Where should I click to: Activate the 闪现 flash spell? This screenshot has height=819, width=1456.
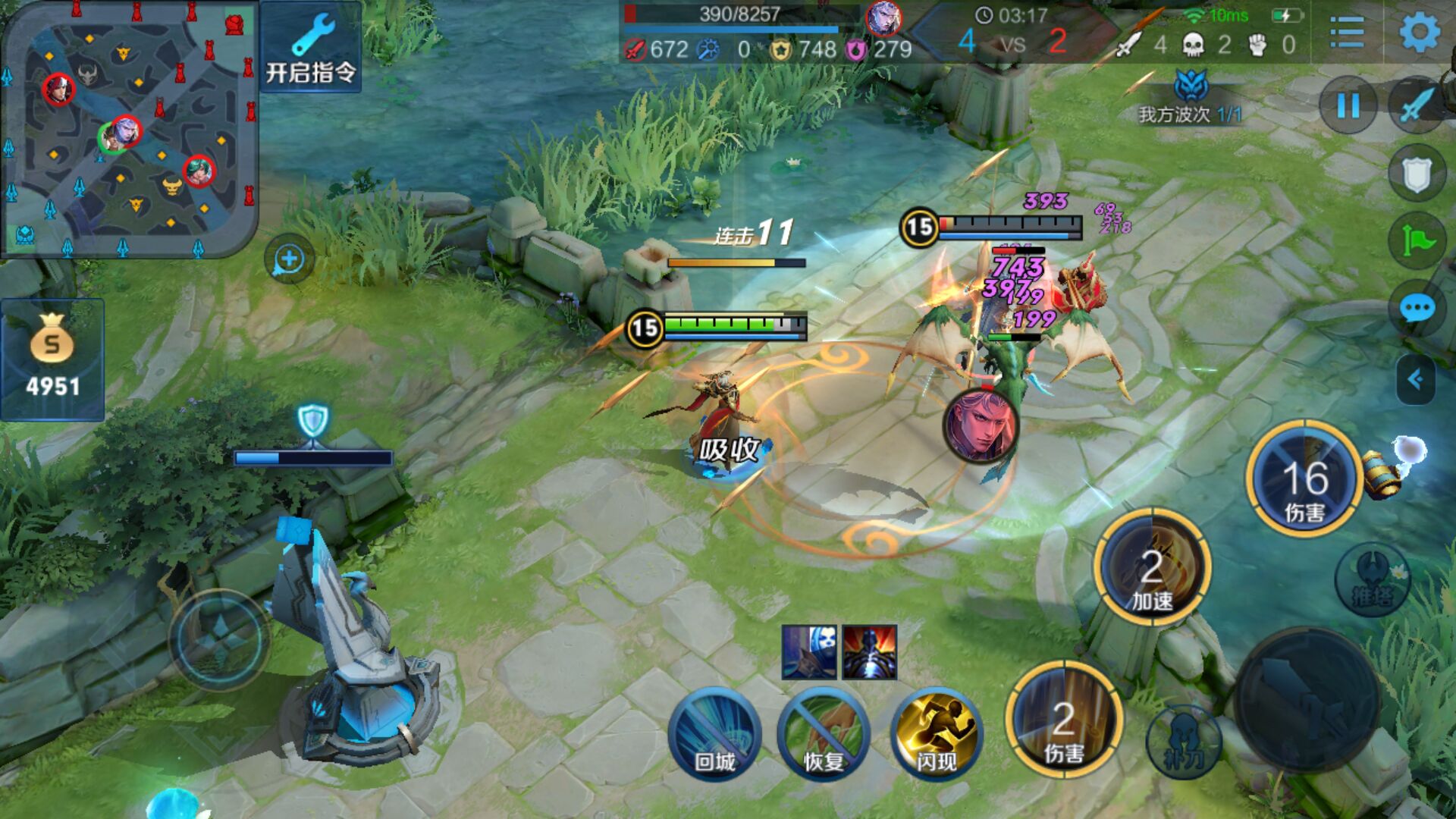coord(936,733)
